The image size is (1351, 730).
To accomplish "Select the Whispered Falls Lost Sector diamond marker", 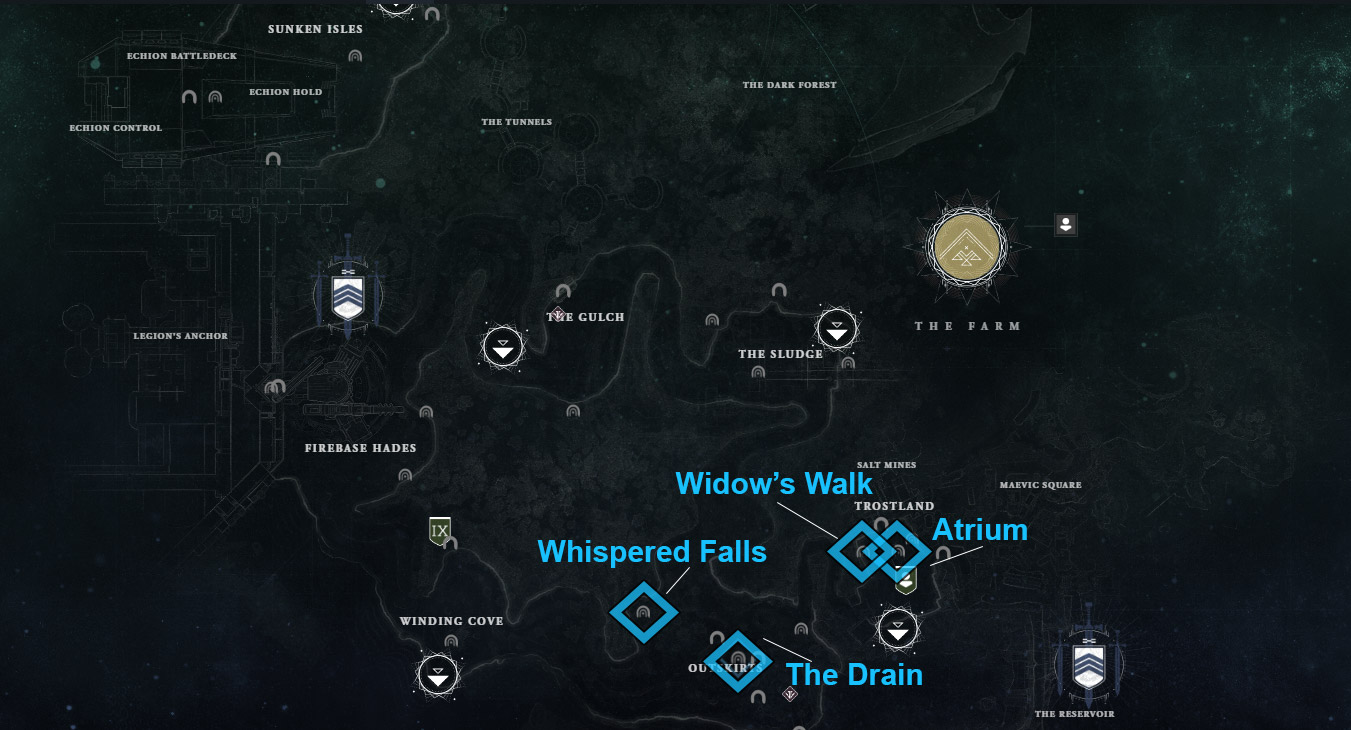I will click(x=645, y=612).
